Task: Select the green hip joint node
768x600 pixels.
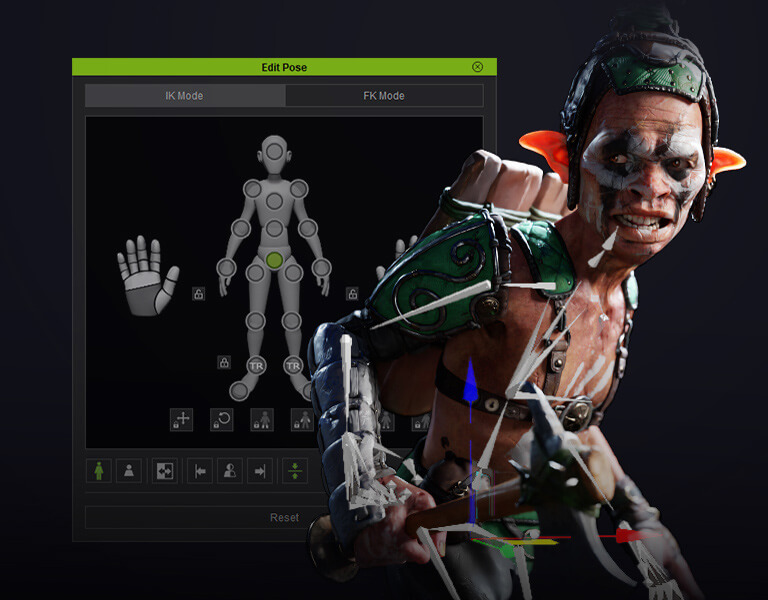Action: (x=274, y=260)
